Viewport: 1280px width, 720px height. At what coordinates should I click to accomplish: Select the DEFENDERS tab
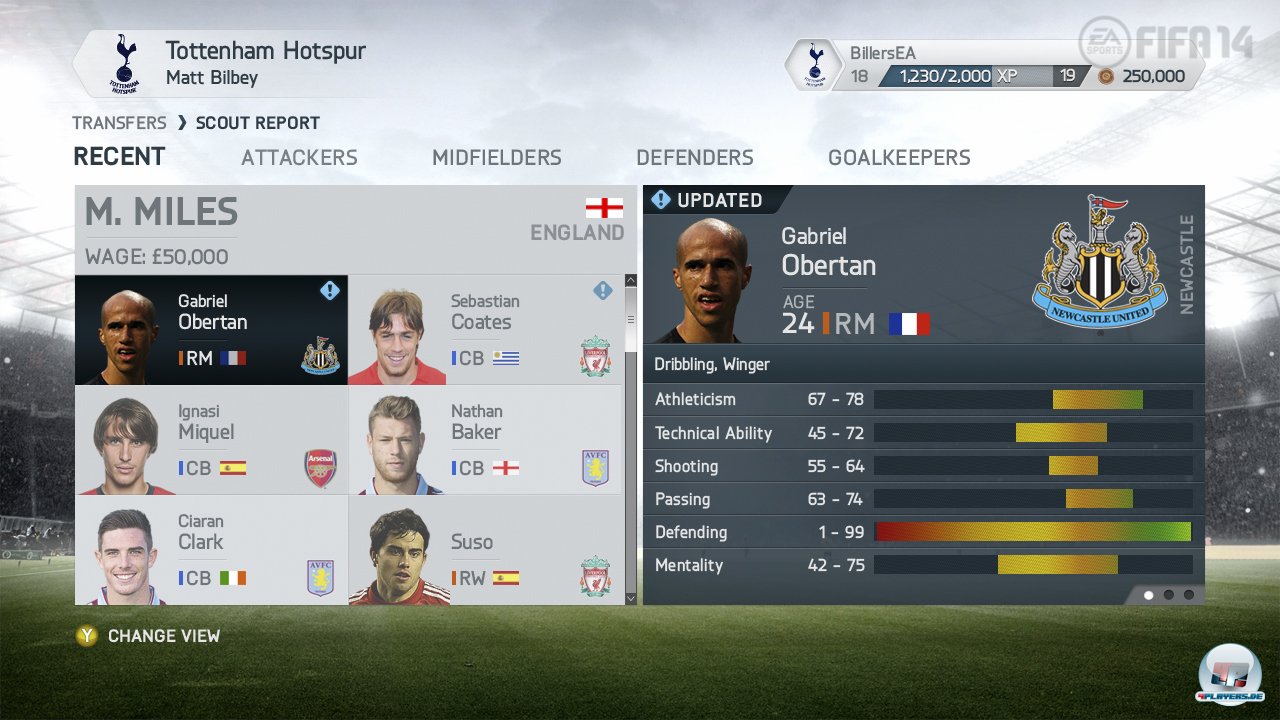(x=695, y=157)
